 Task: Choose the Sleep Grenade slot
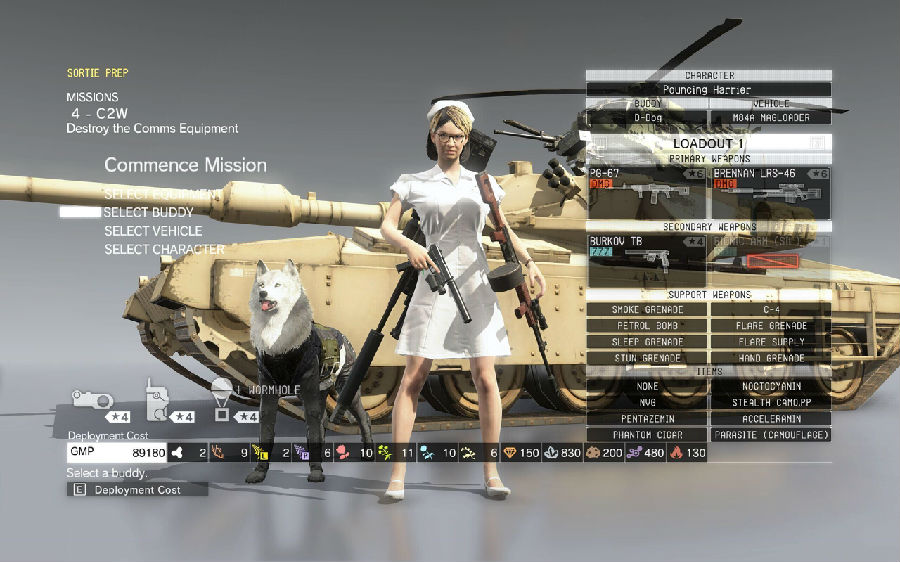click(x=647, y=342)
